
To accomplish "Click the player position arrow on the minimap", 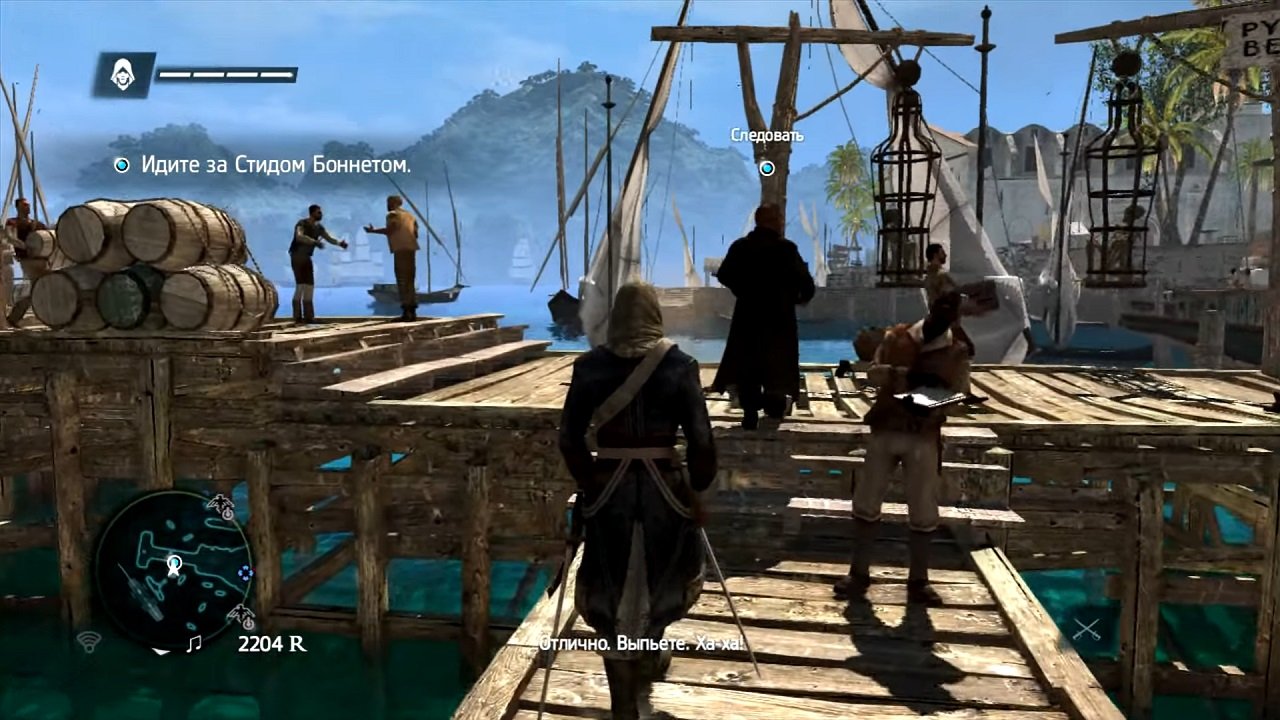I will 172,567.
